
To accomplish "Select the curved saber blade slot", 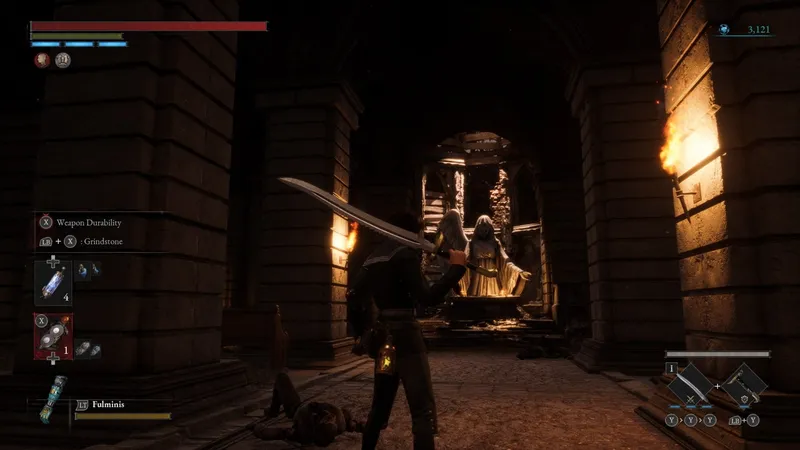I will click(692, 385).
